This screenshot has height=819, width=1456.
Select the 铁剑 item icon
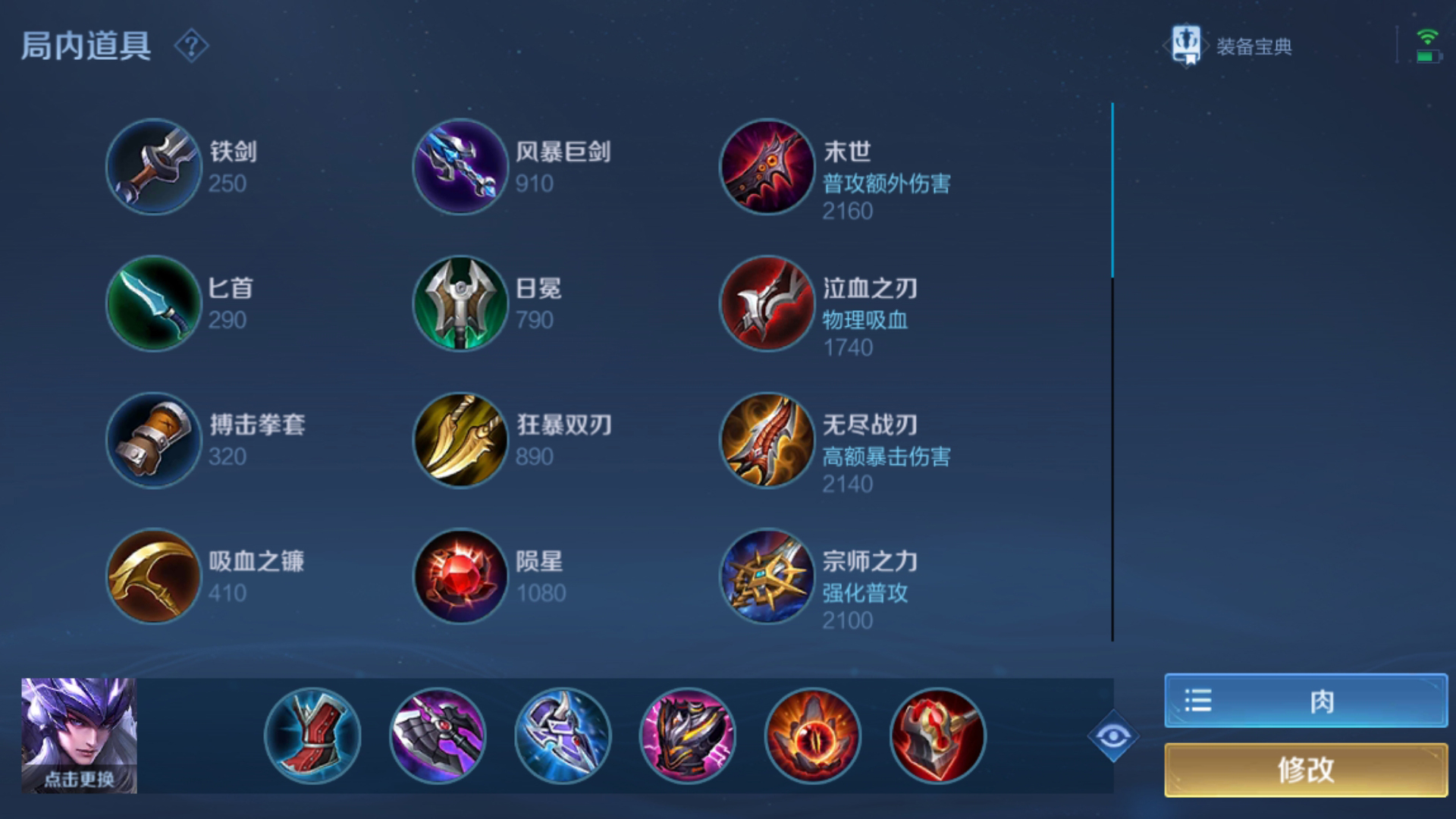pyautogui.click(x=153, y=167)
